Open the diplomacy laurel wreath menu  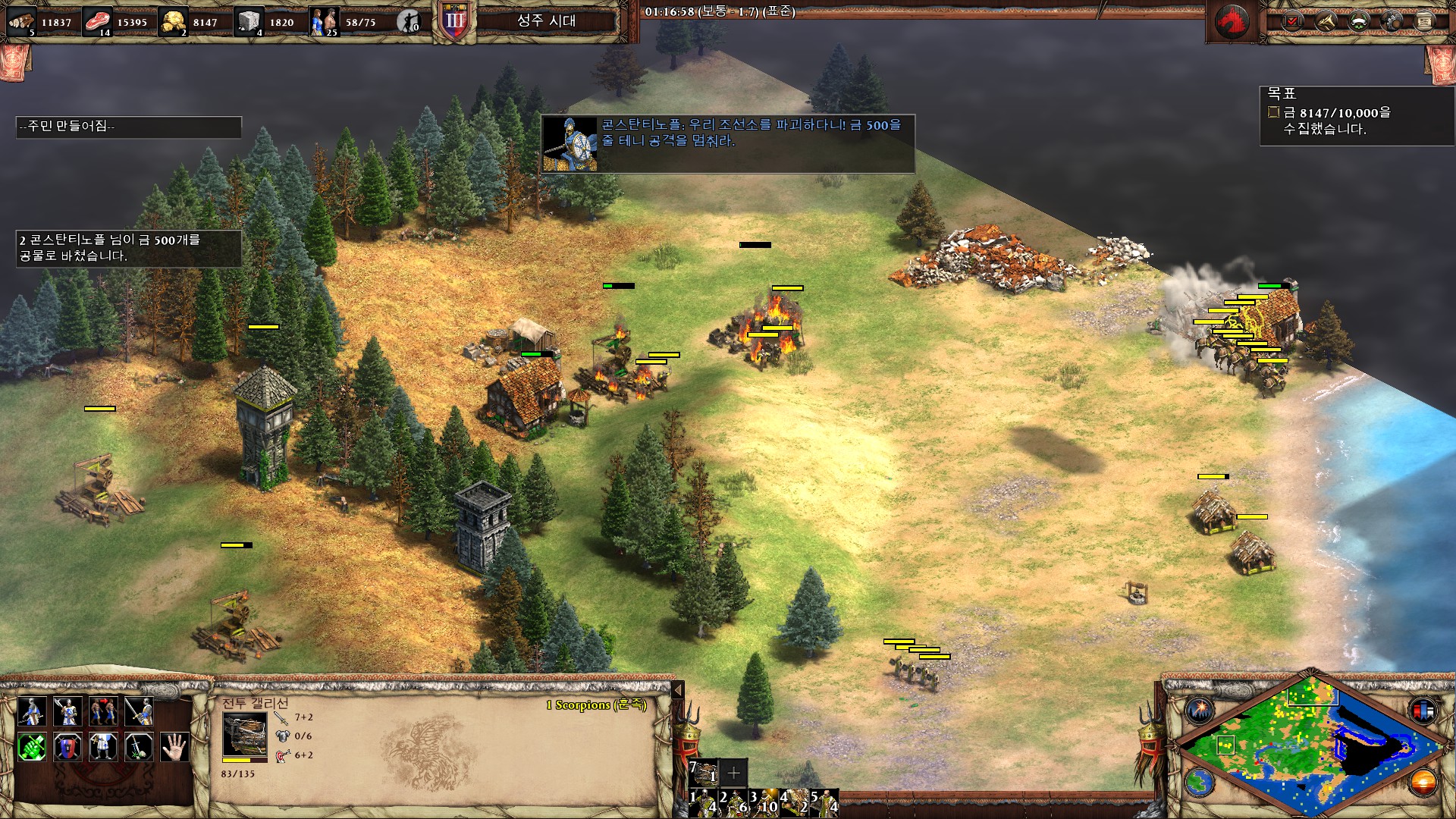click(1358, 21)
